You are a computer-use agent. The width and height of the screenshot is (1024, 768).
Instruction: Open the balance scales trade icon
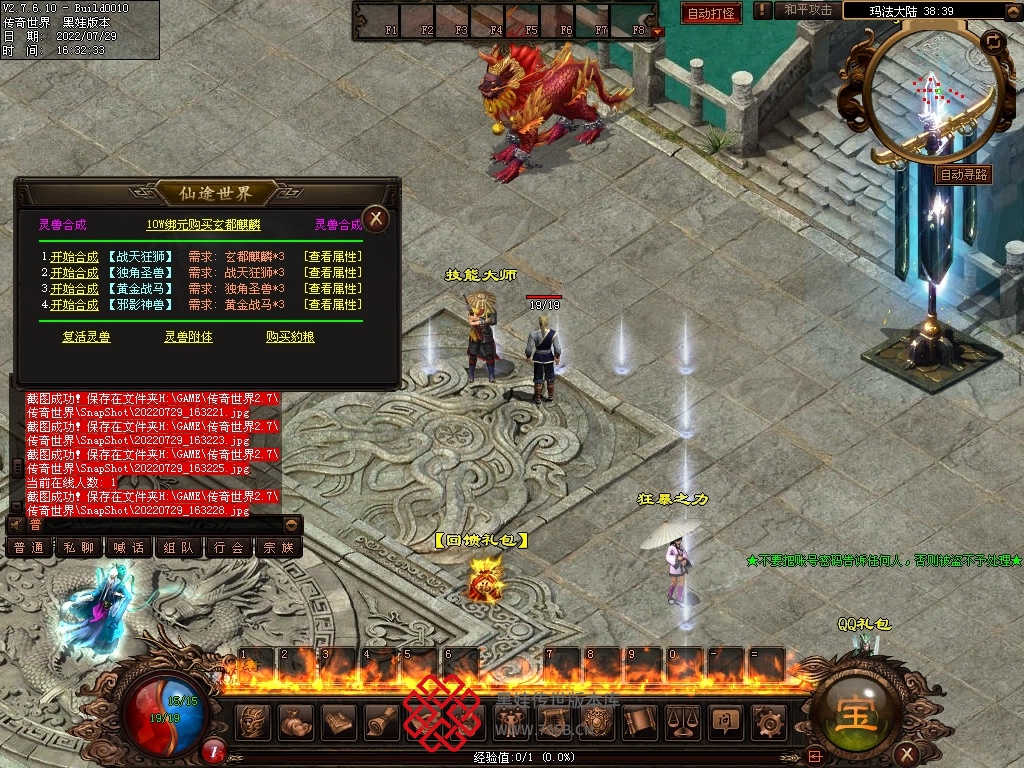coord(682,720)
